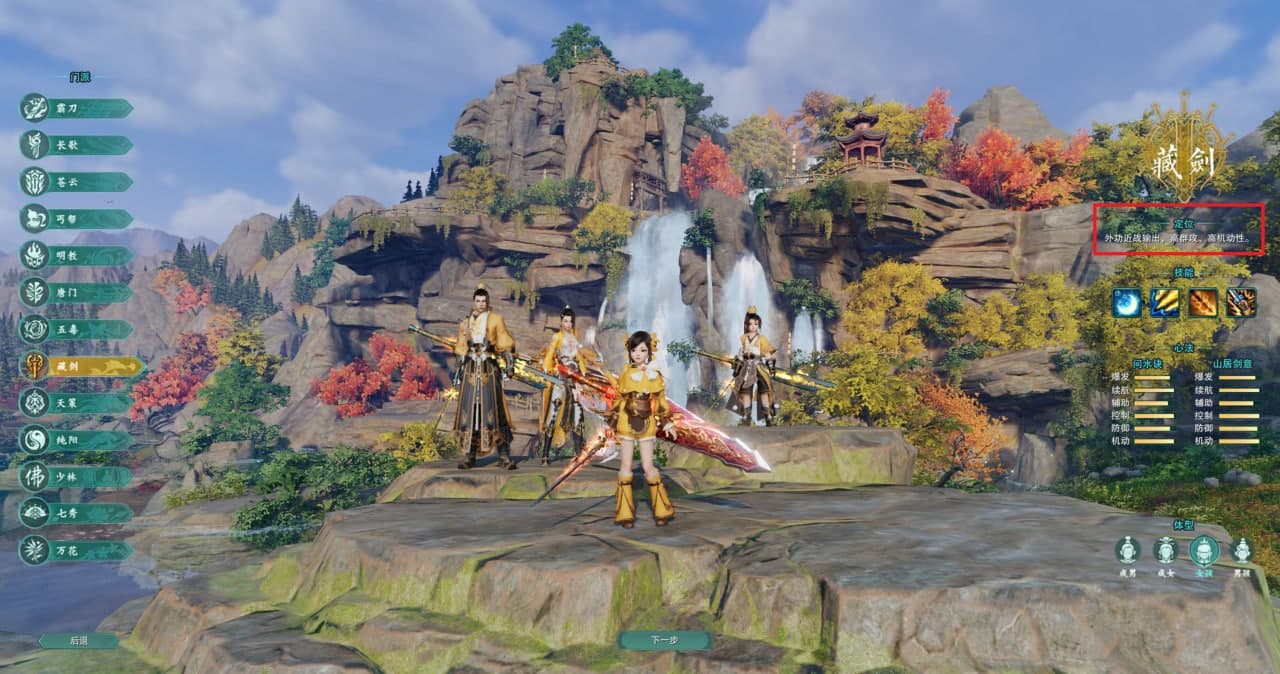Image resolution: width=1280 pixels, height=674 pixels.
Task: Select the 成女 adult female body type
Action: click(x=1165, y=551)
